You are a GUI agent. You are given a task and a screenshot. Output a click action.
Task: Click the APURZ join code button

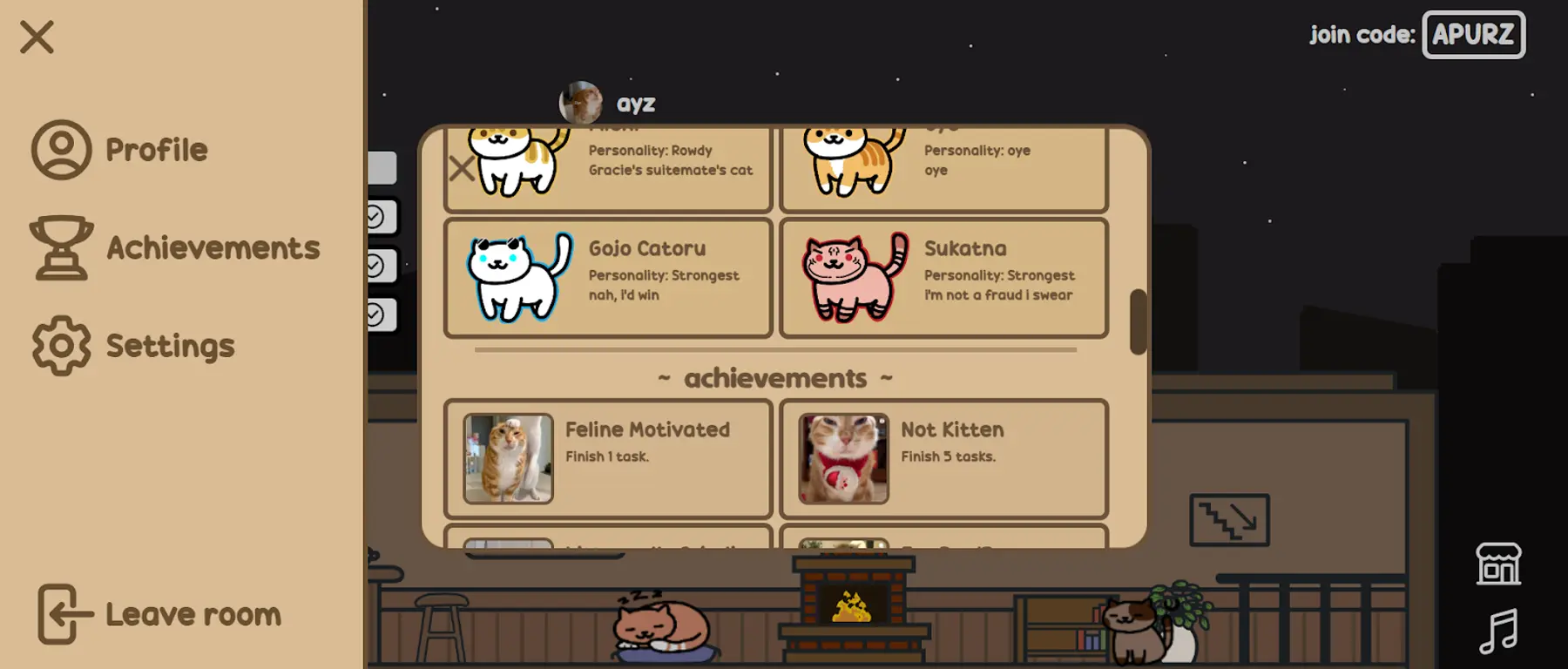pyautogui.click(x=1472, y=35)
